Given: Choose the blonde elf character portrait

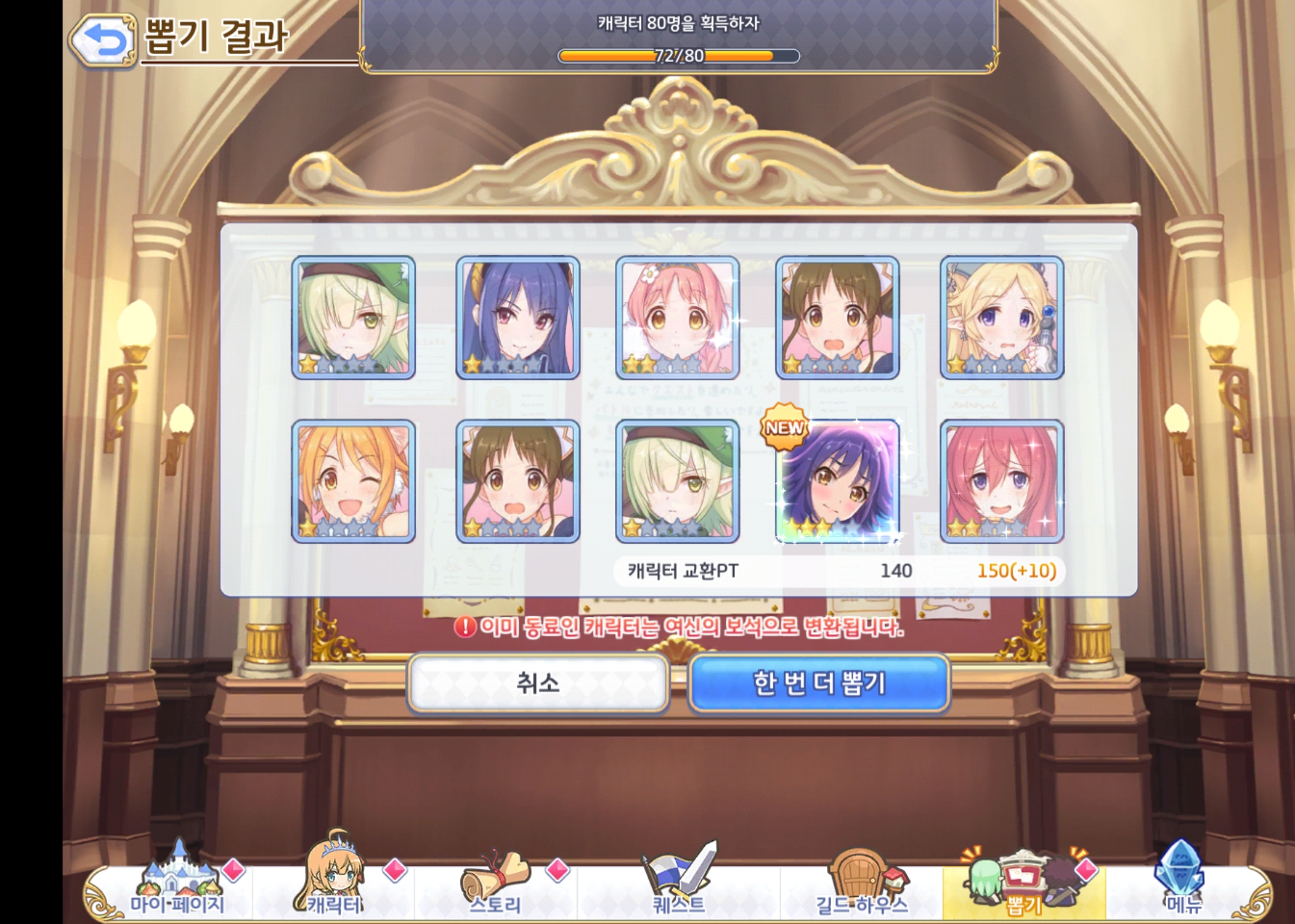Looking at the screenshot, I should tap(1002, 318).
